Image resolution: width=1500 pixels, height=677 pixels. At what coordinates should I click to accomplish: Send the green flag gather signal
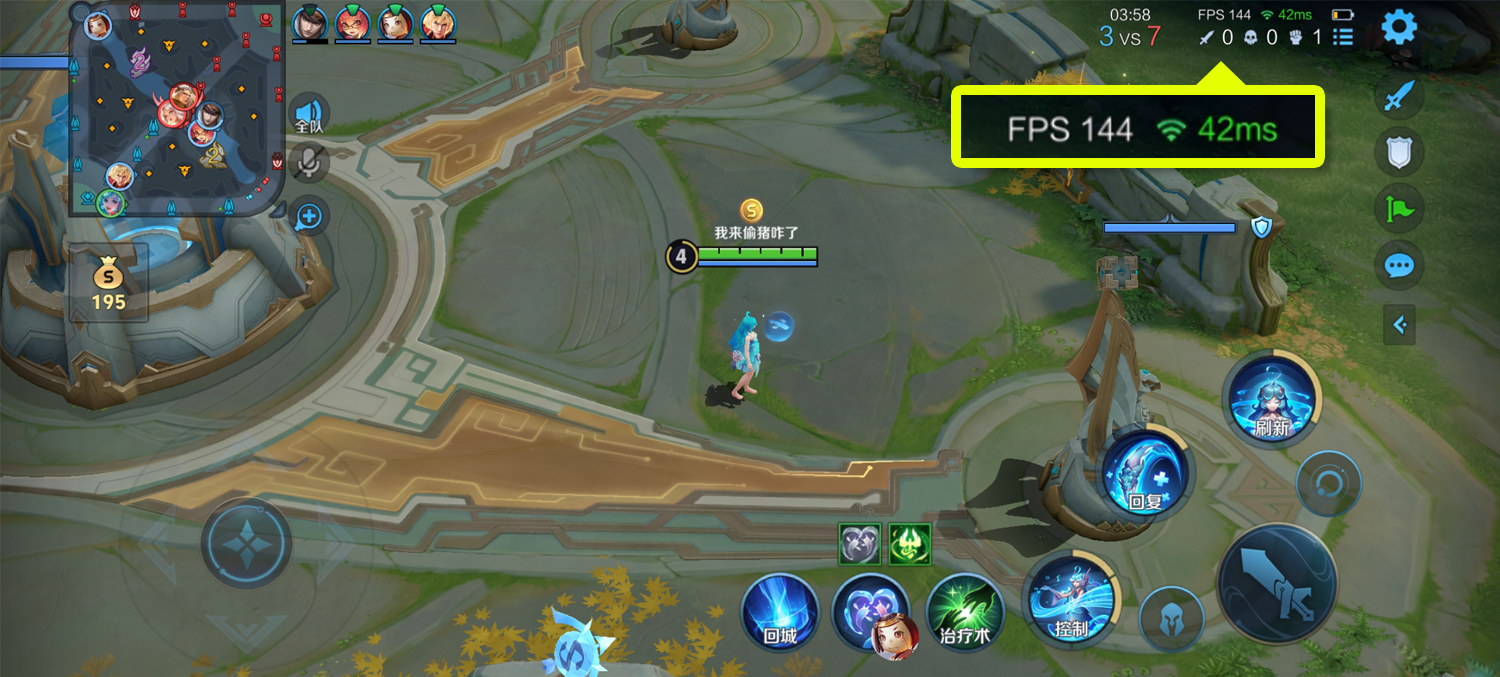[x=1399, y=209]
